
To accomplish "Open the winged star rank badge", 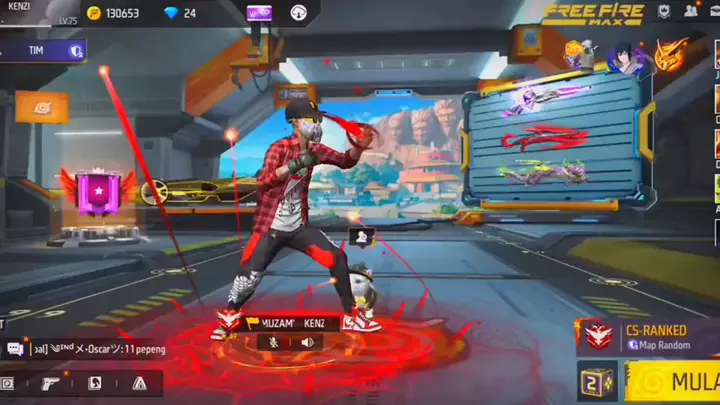I will coord(99,192).
